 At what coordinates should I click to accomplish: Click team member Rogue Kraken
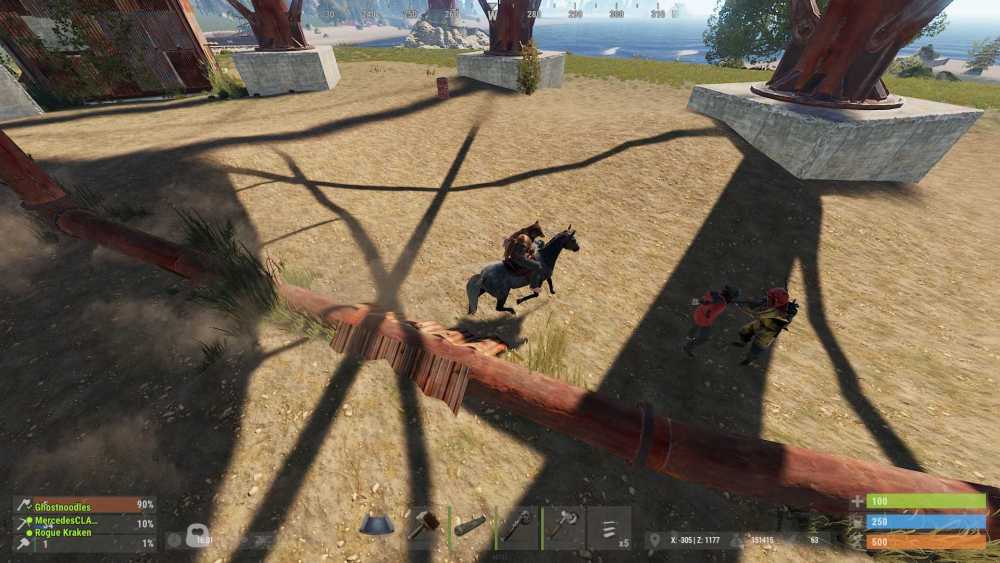click(x=64, y=533)
